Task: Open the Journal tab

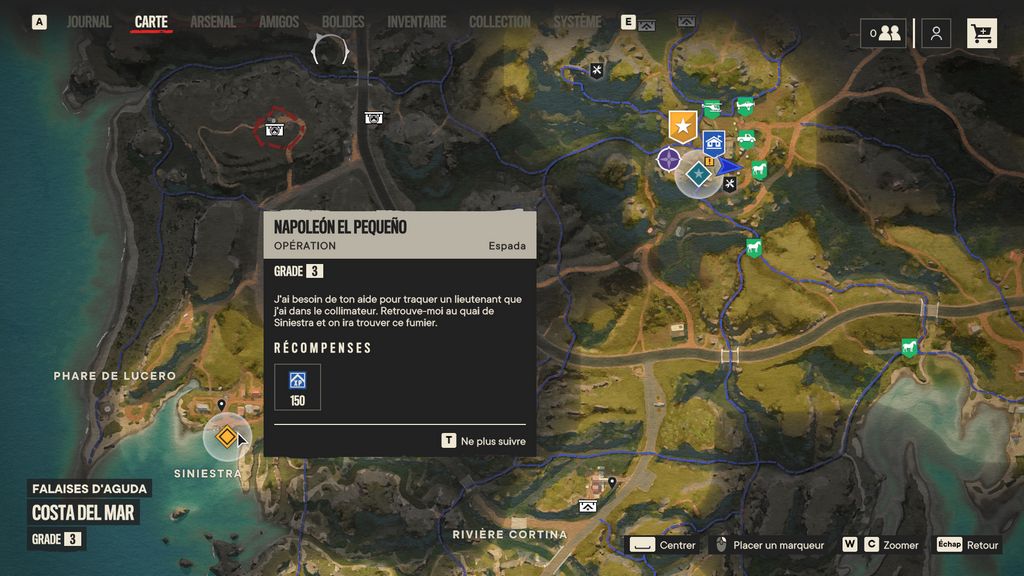Action: (x=89, y=21)
